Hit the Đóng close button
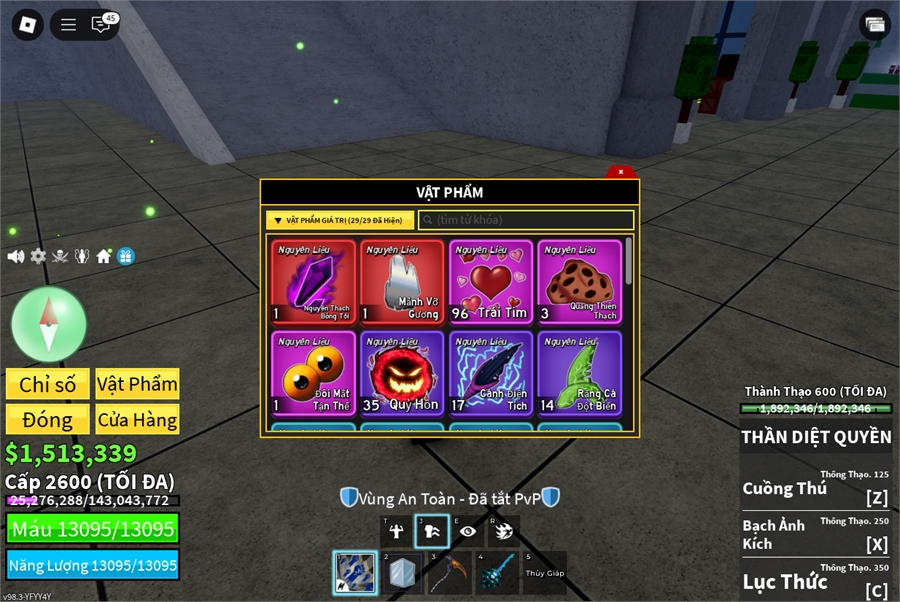The image size is (900, 602). (47, 420)
